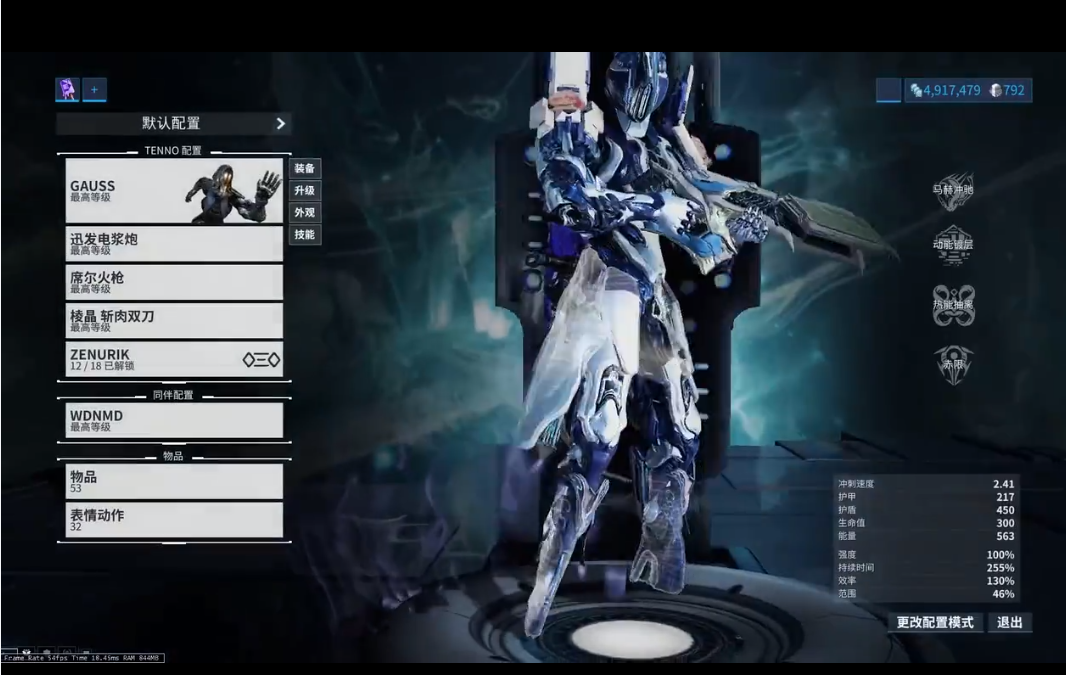Screen dimensions: 1066x675
Task: Add a new loadout tab with plus
Action: 94,90
